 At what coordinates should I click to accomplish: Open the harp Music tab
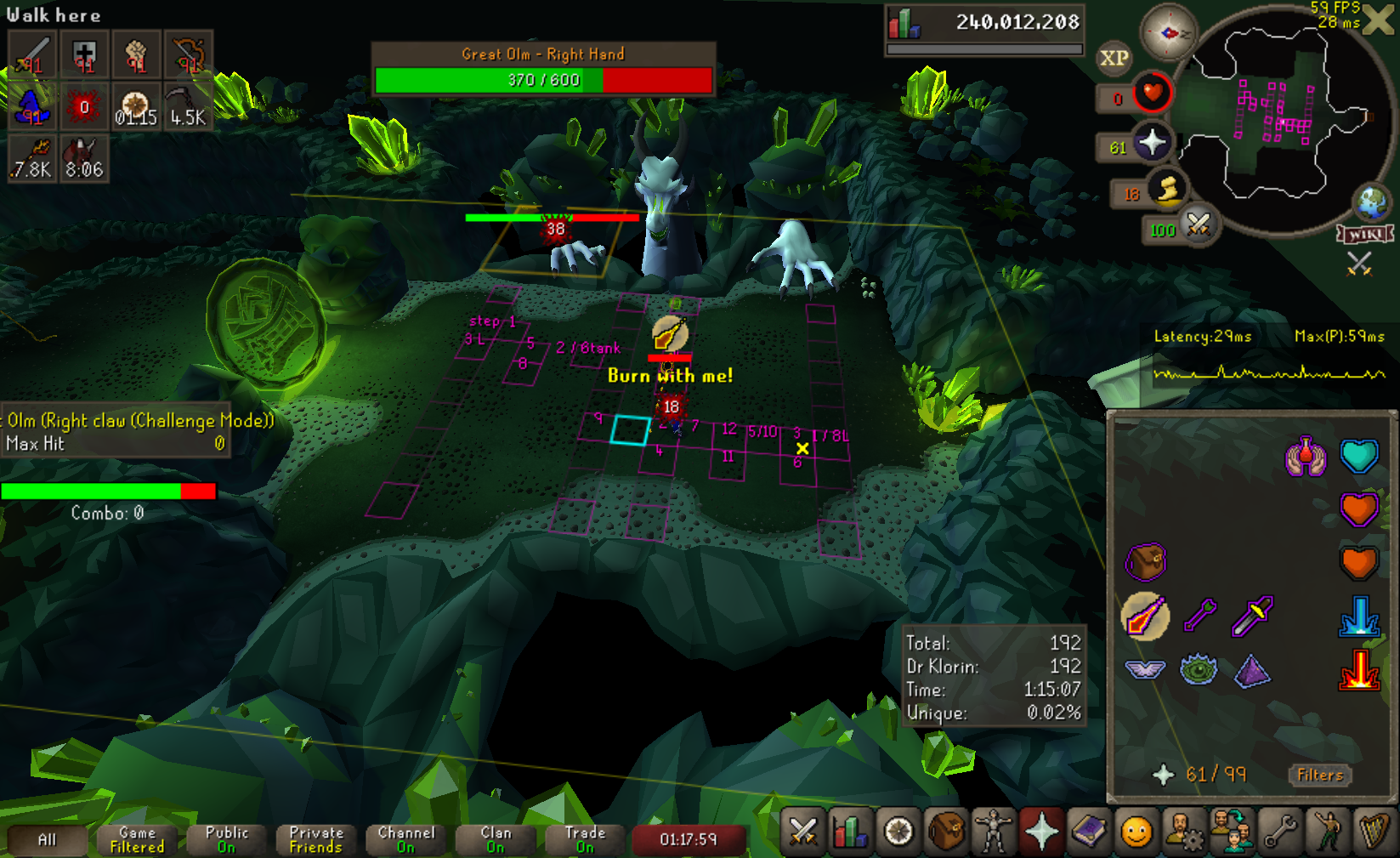coord(1374,831)
